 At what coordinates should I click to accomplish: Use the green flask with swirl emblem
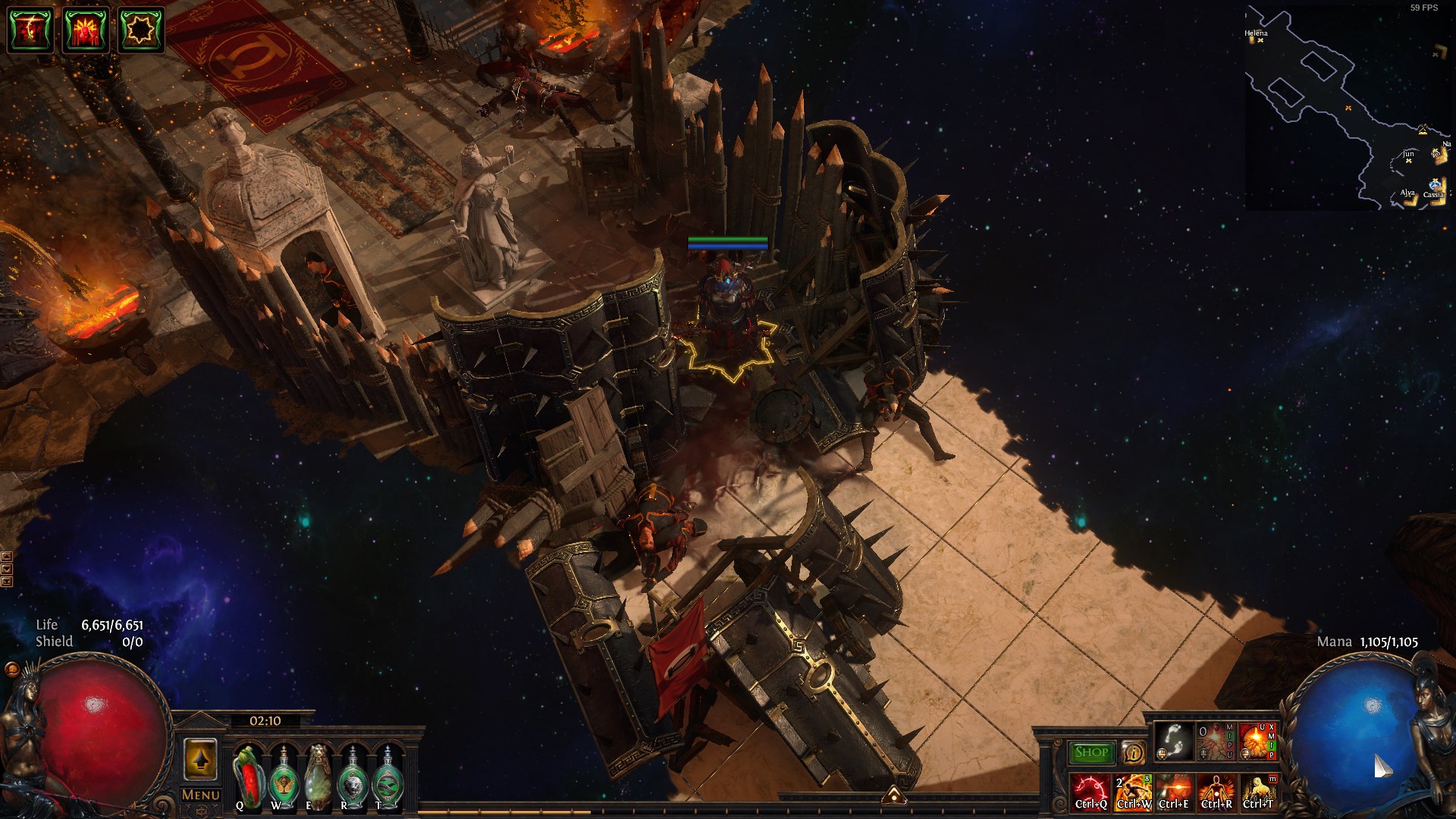(387, 776)
